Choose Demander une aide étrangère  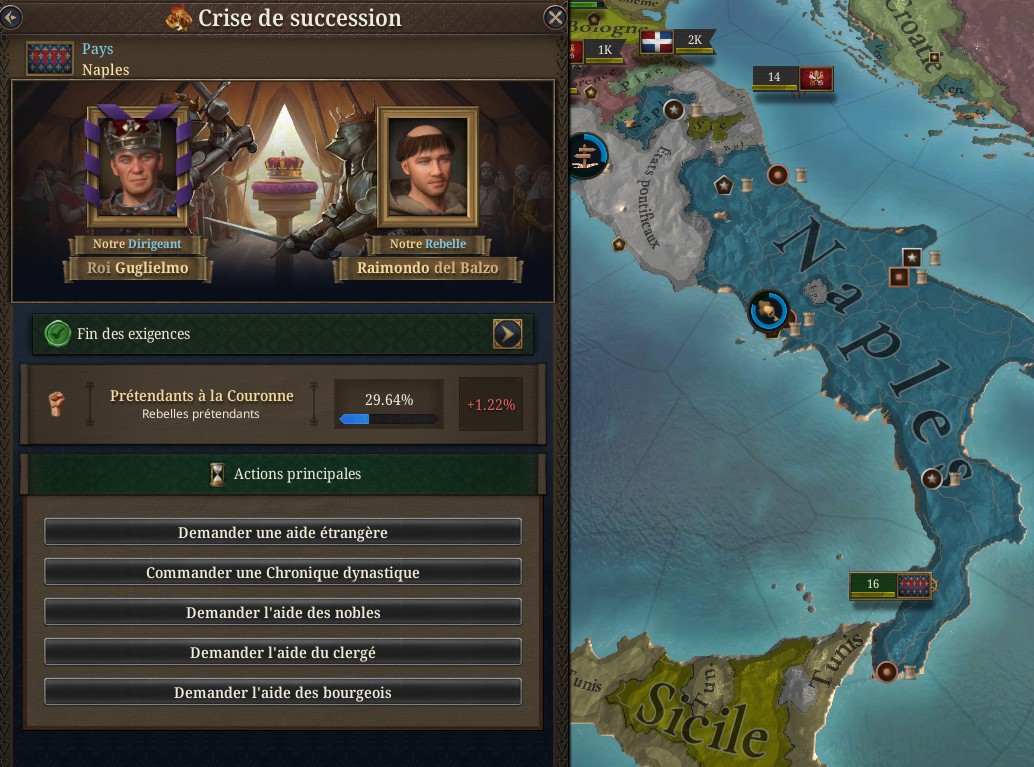tap(283, 532)
